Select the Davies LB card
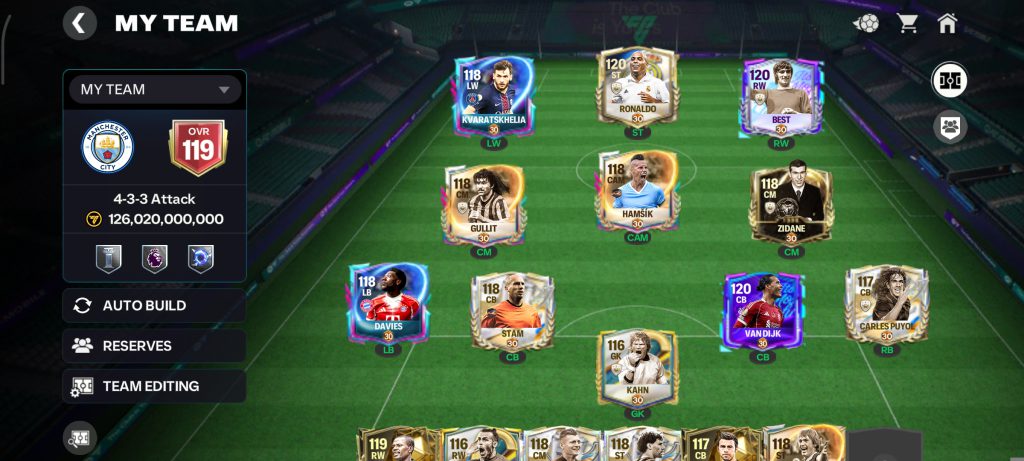Screen dimensions: 1024x461 pos(388,303)
